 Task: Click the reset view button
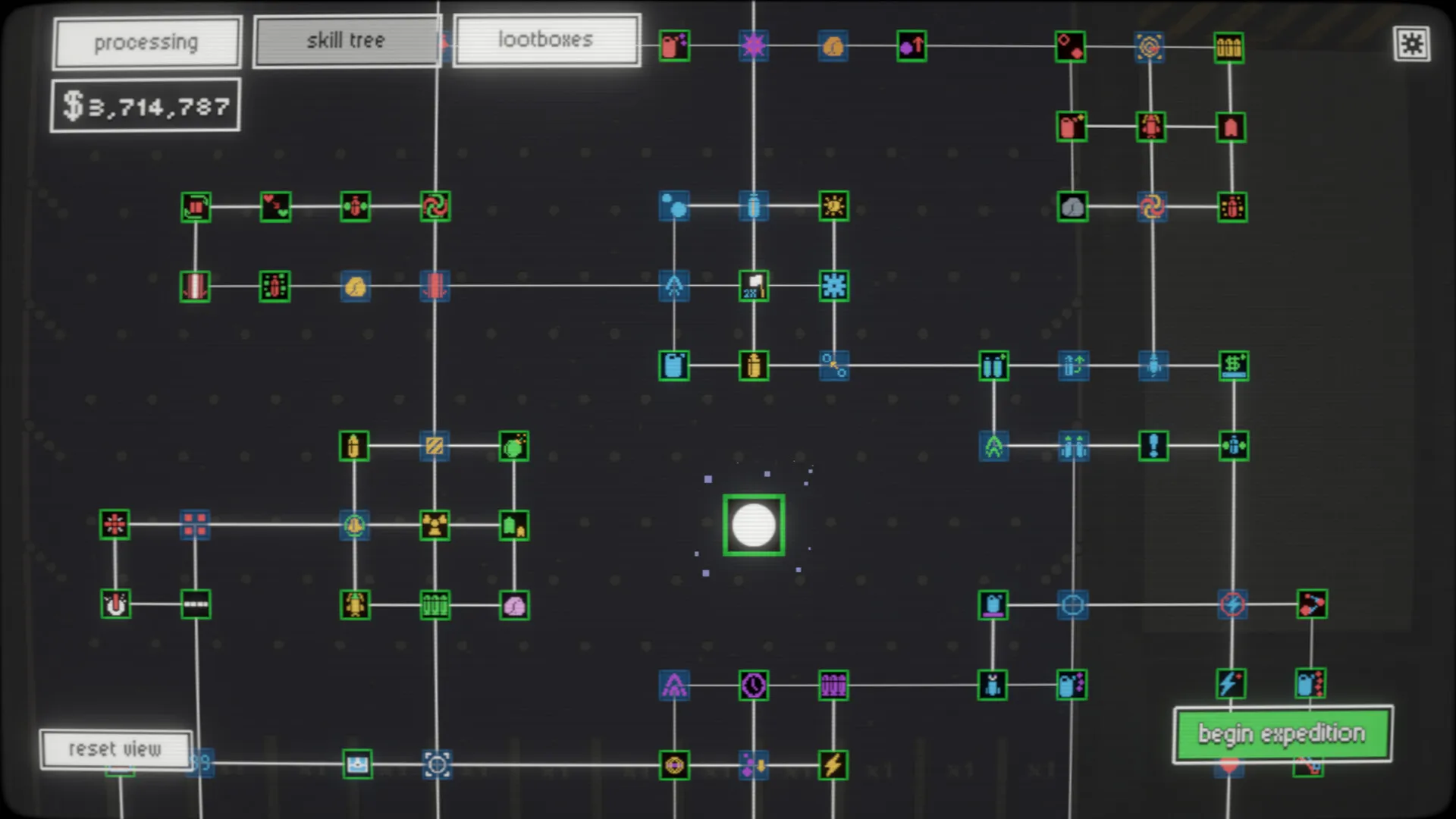pyautogui.click(x=116, y=749)
